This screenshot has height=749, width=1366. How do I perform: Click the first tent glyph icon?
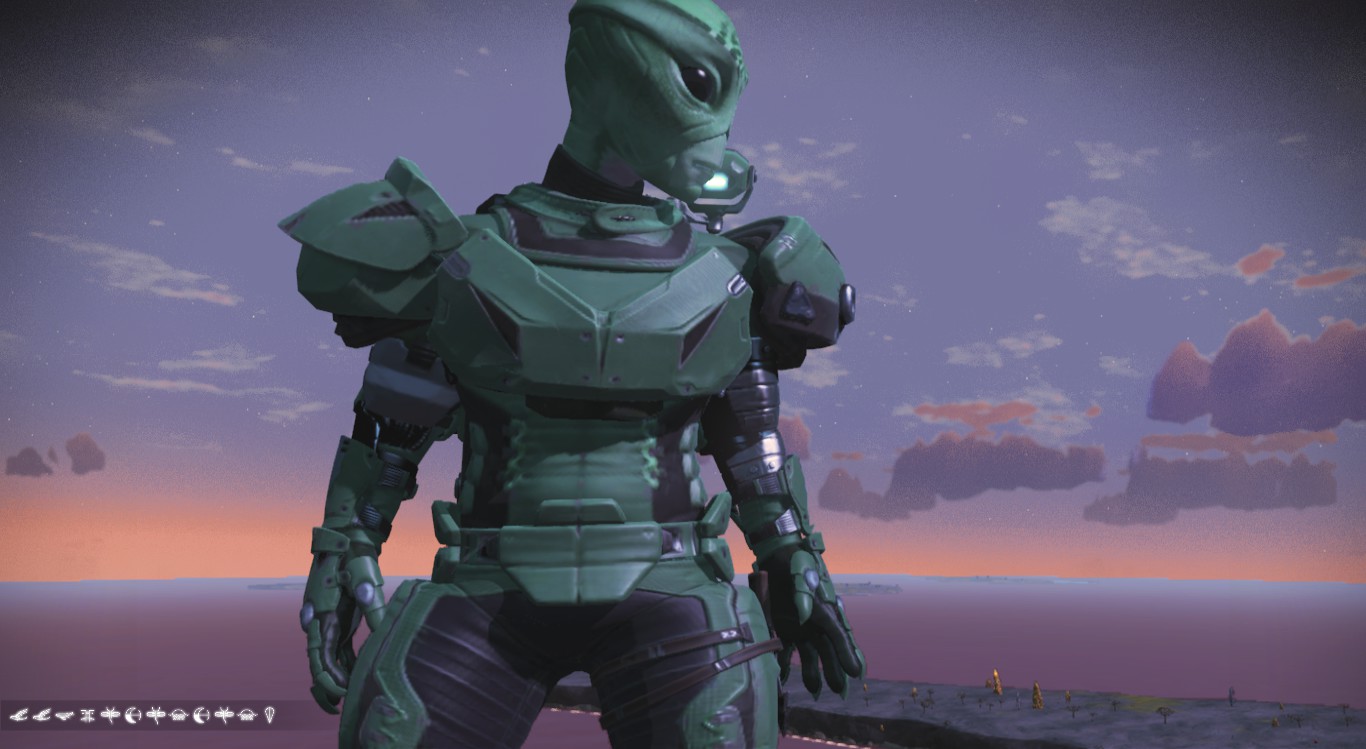(x=178, y=716)
